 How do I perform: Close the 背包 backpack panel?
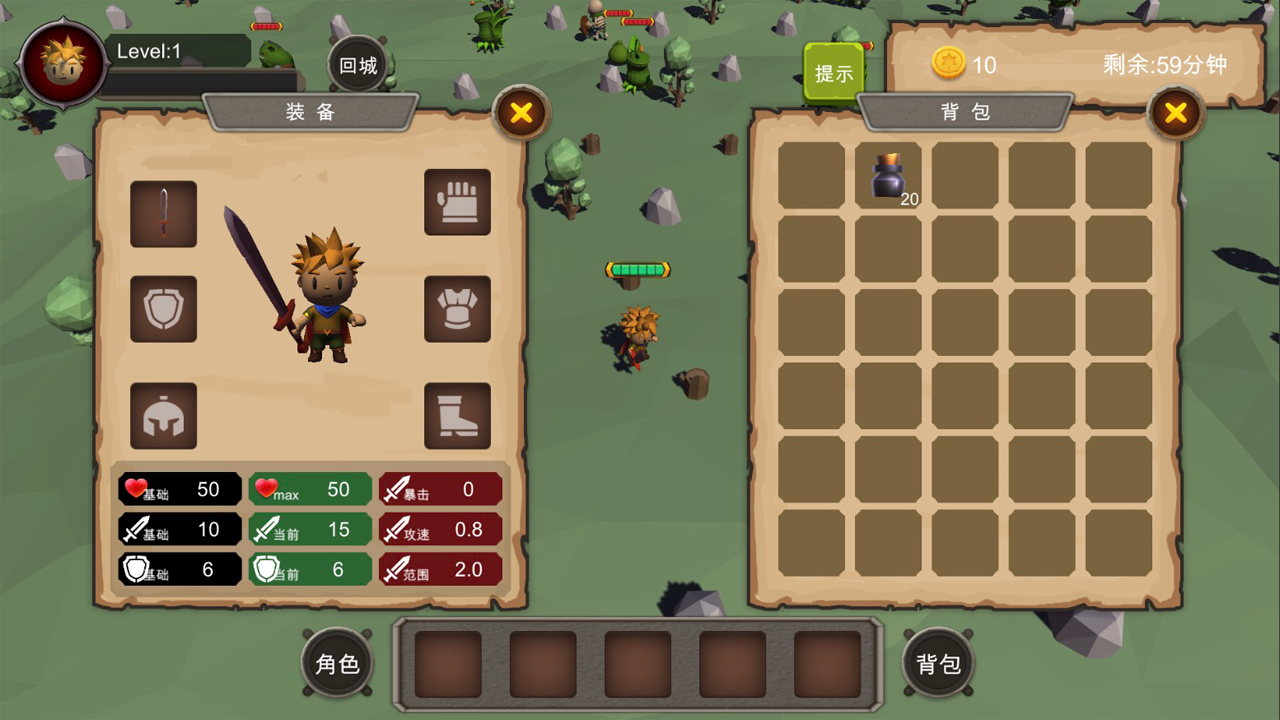1176,112
